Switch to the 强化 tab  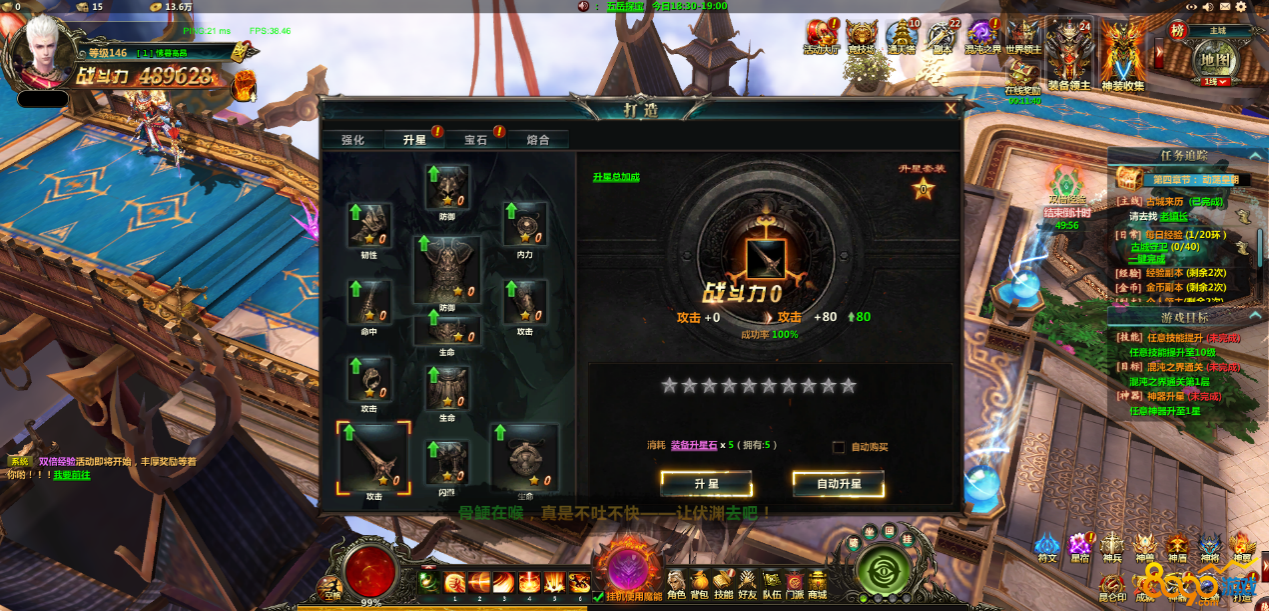pyautogui.click(x=352, y=140)
